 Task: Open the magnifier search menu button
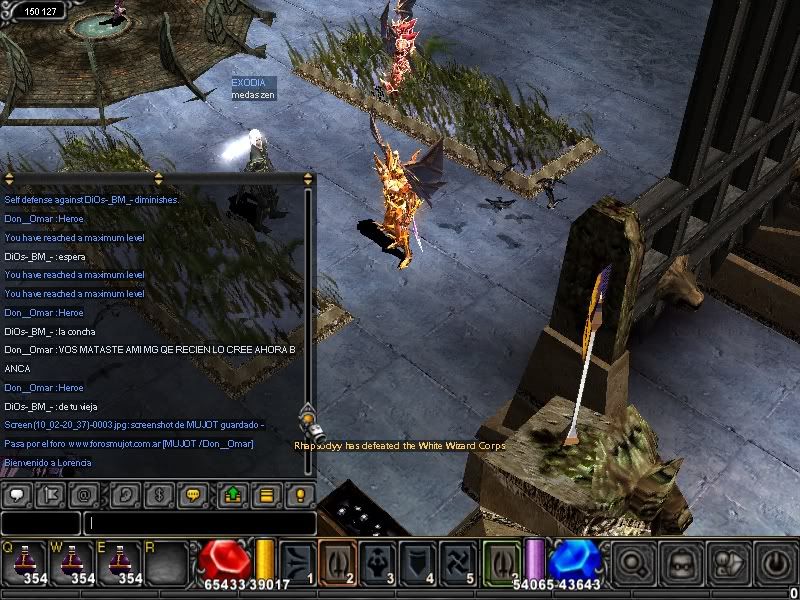633,564
